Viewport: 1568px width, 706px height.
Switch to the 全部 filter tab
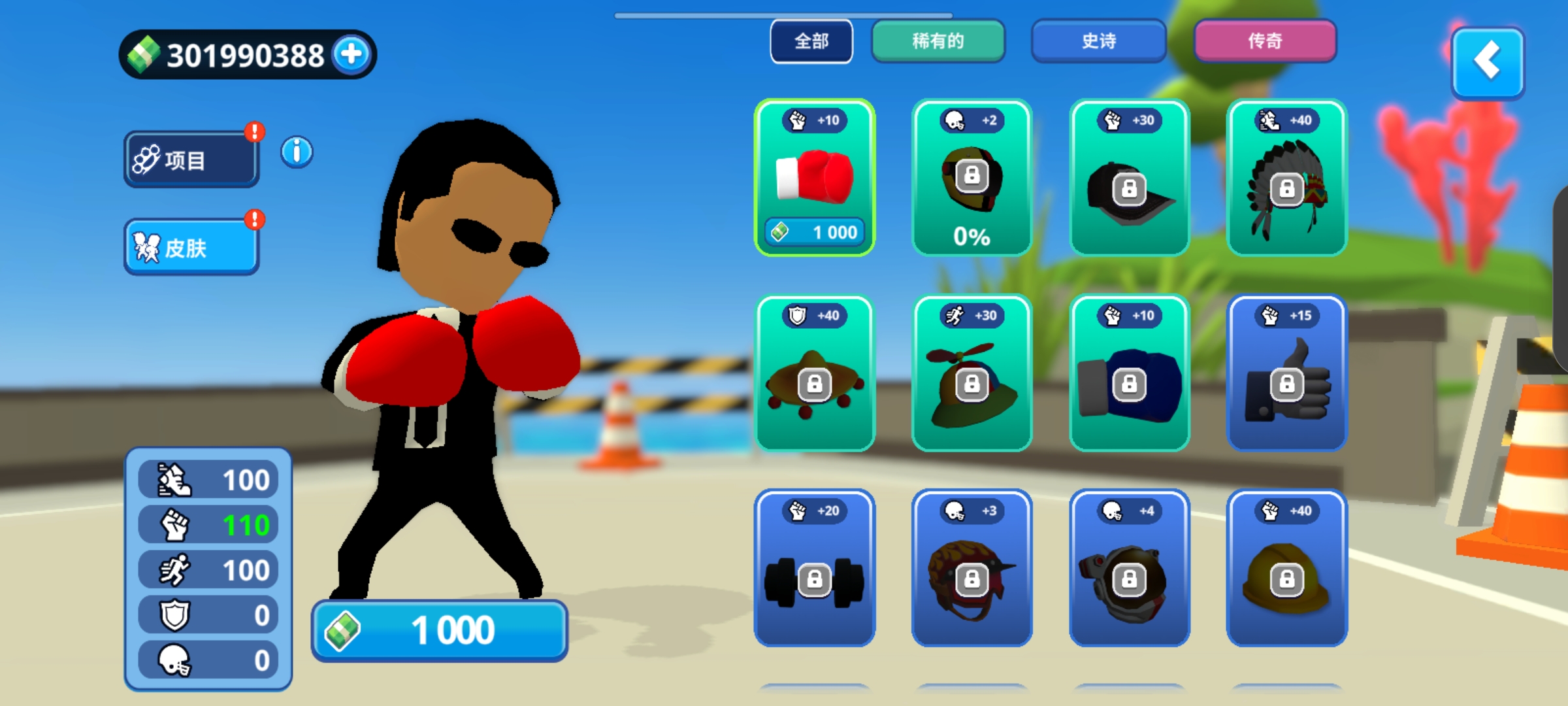tap(811, 41)
